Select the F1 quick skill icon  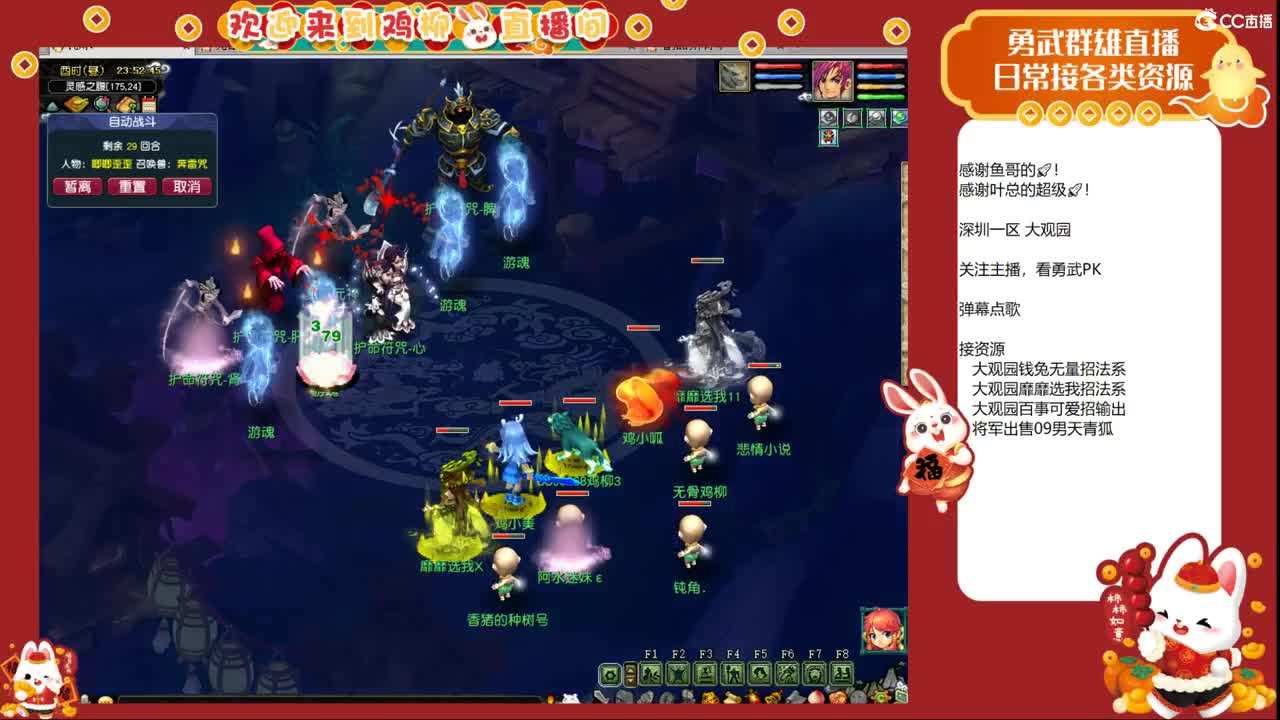(x=652, y=674)
